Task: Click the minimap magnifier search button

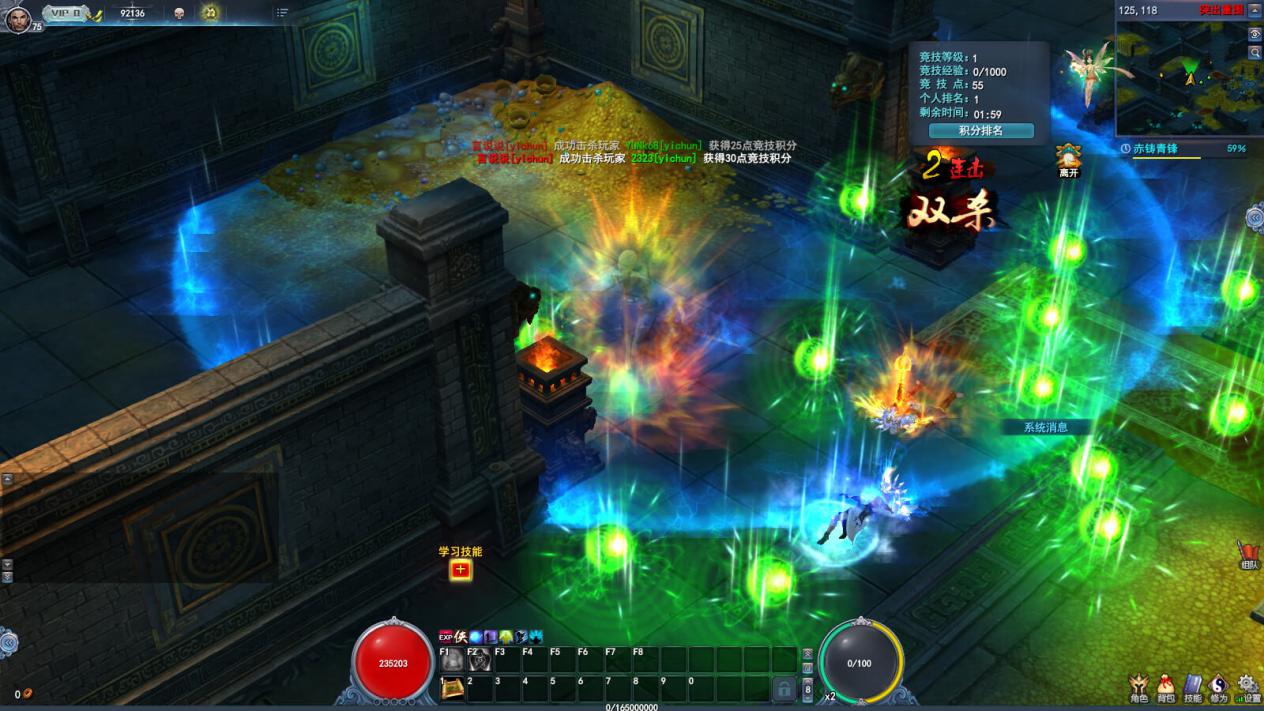Action: click(1255, 52)
